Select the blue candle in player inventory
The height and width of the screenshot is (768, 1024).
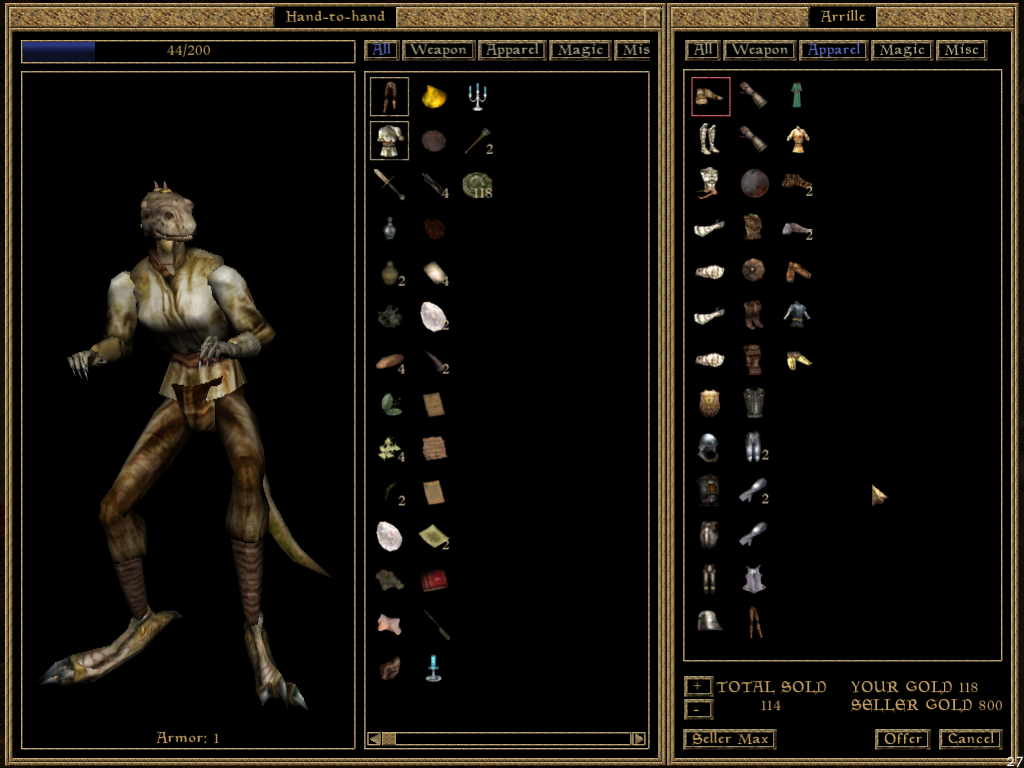tap(433, 667)
